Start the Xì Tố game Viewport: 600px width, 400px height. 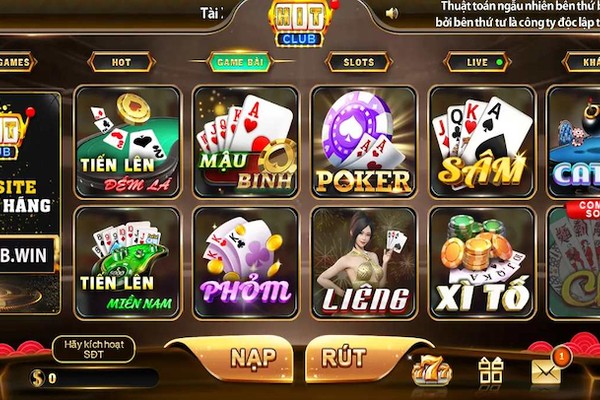click(x=481, y=262)
